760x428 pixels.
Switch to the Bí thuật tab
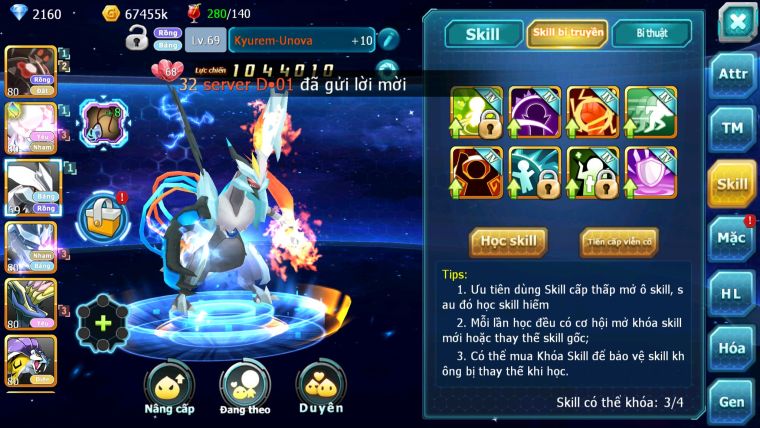(x=651, y=33)
